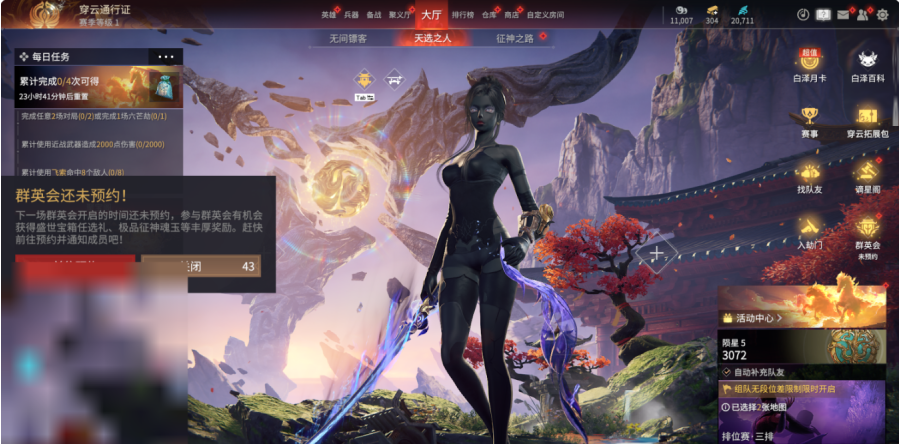
Task: Switch to the 无间镖客 mode tab
Action: tap(348, 38)
